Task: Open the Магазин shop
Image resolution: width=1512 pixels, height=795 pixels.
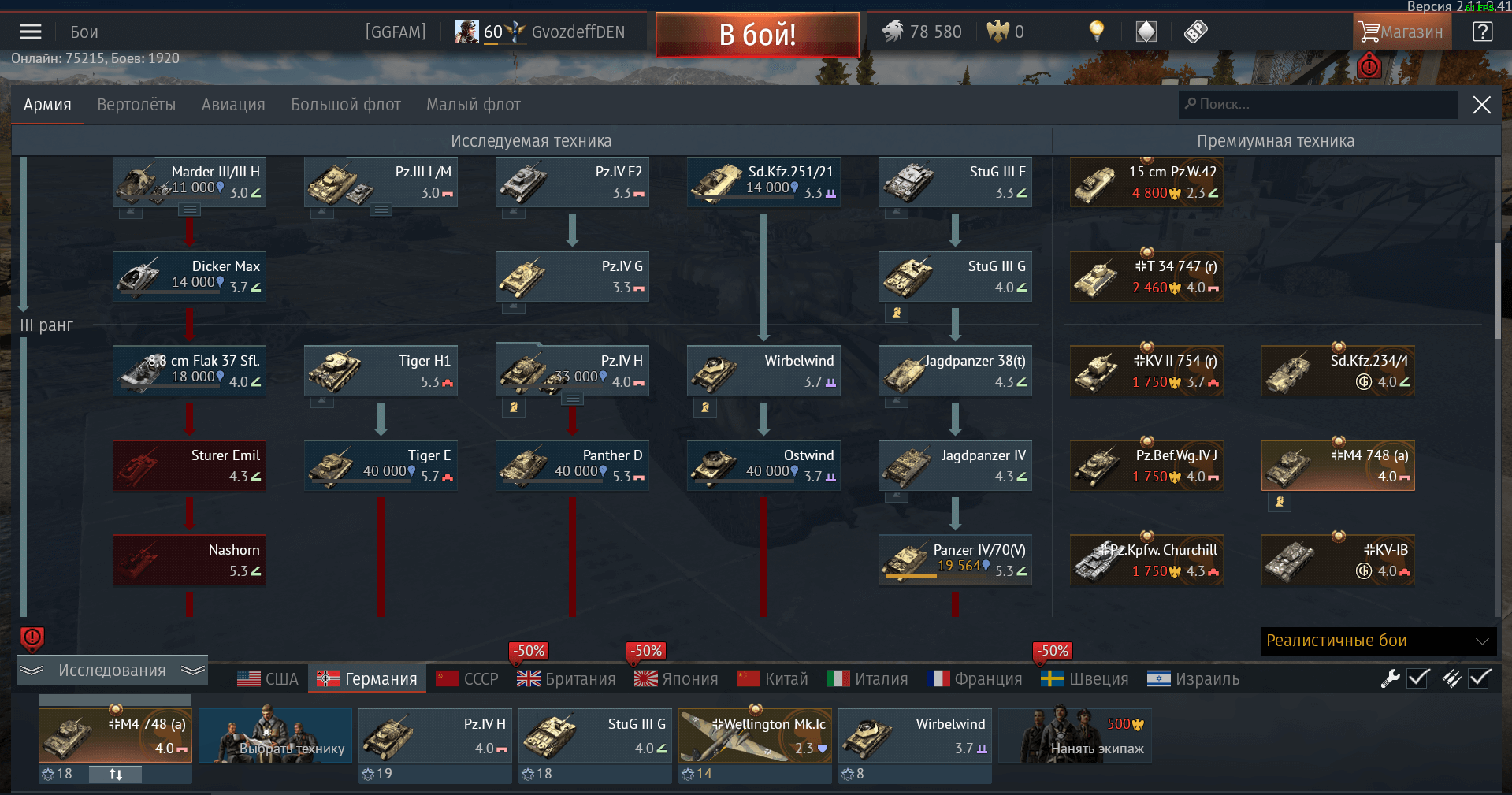Action: (x=1402, y=32)
